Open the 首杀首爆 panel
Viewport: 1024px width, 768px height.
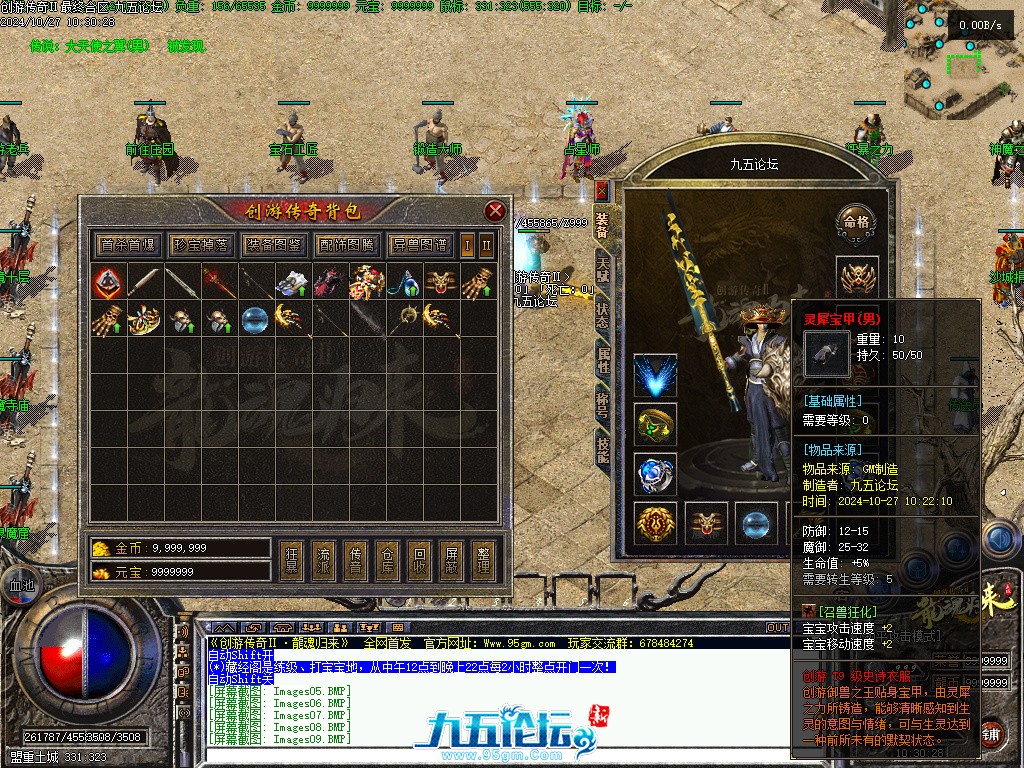click(x=127, y=245)
